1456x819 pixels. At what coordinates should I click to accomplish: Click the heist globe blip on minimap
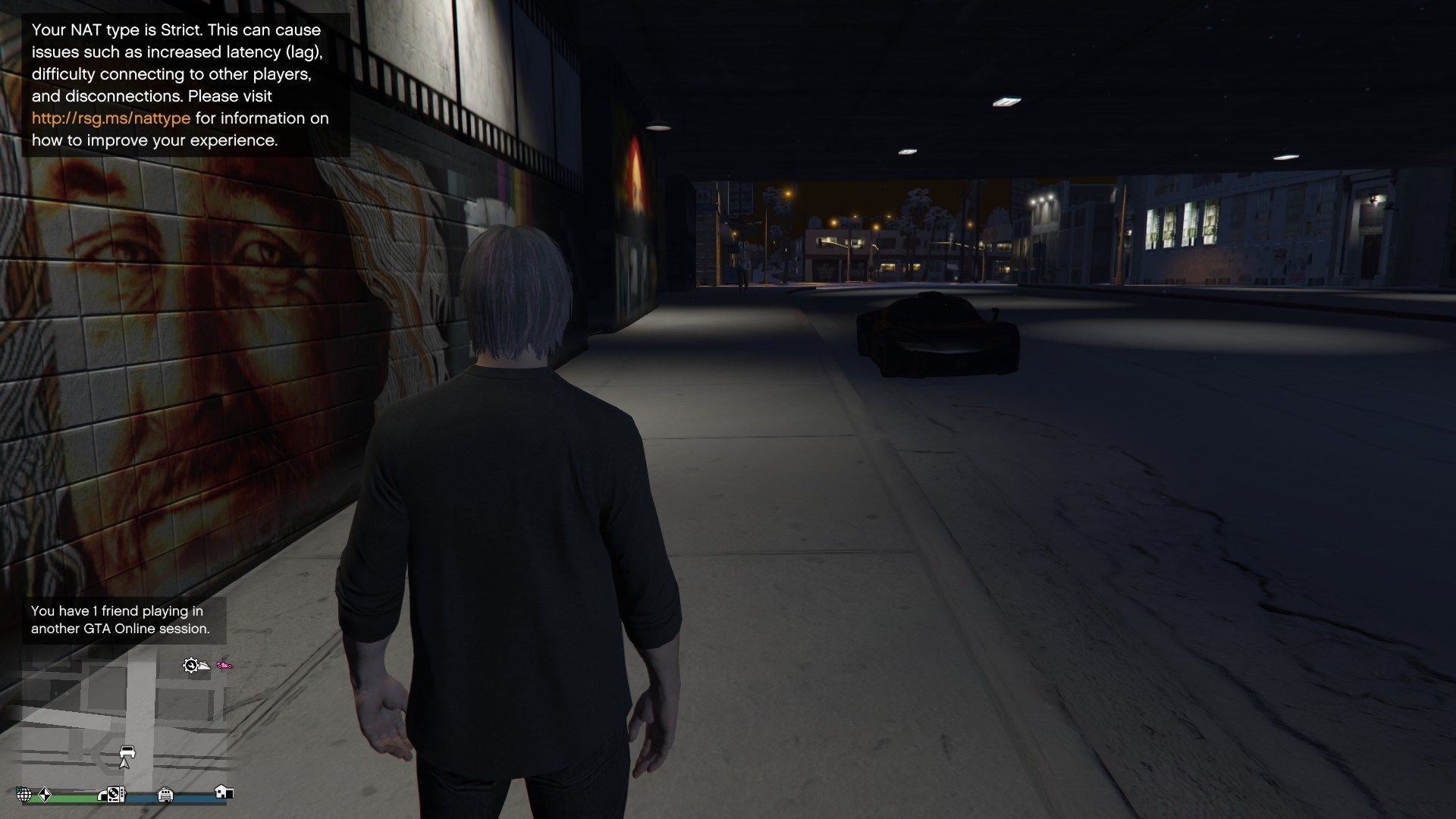click(24, 795)
